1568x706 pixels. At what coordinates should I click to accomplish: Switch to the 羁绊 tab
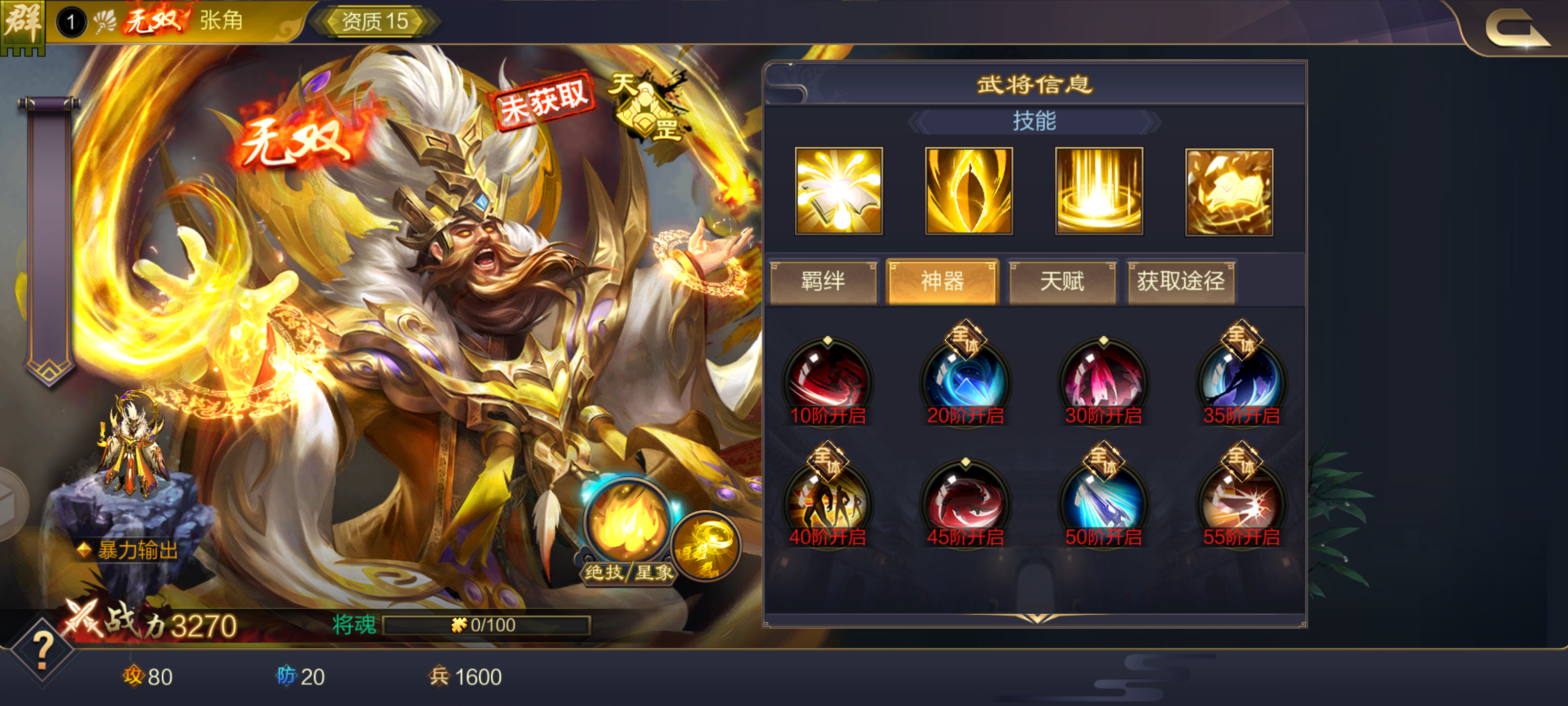coord(825,281)
